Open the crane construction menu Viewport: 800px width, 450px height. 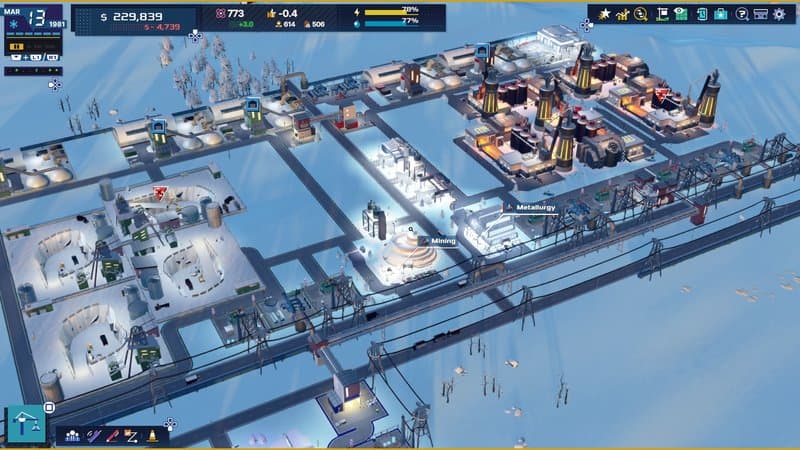click(24, 425)
